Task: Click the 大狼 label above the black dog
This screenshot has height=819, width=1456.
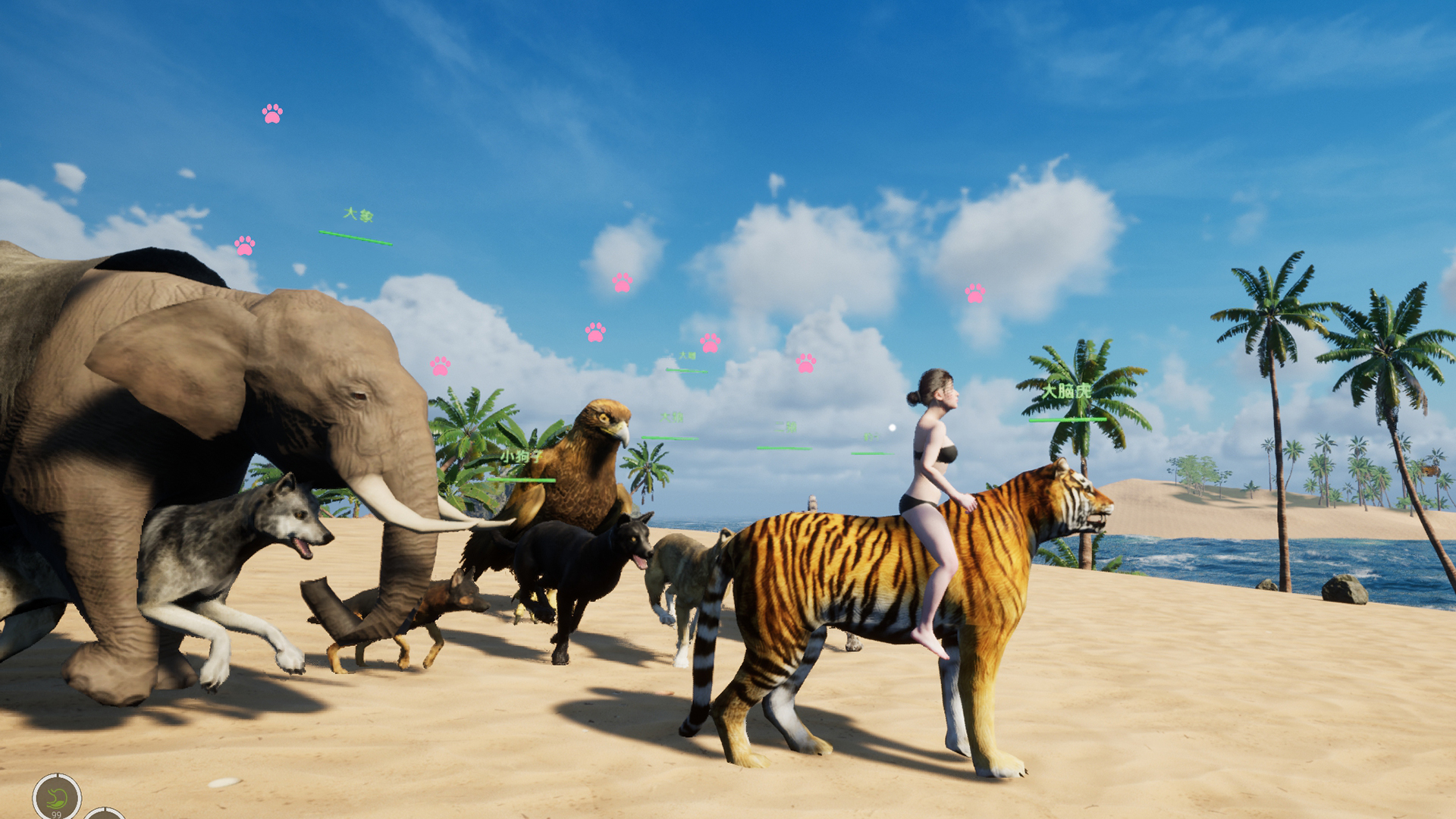Action: pyautogui.click(x=672, y=418)
